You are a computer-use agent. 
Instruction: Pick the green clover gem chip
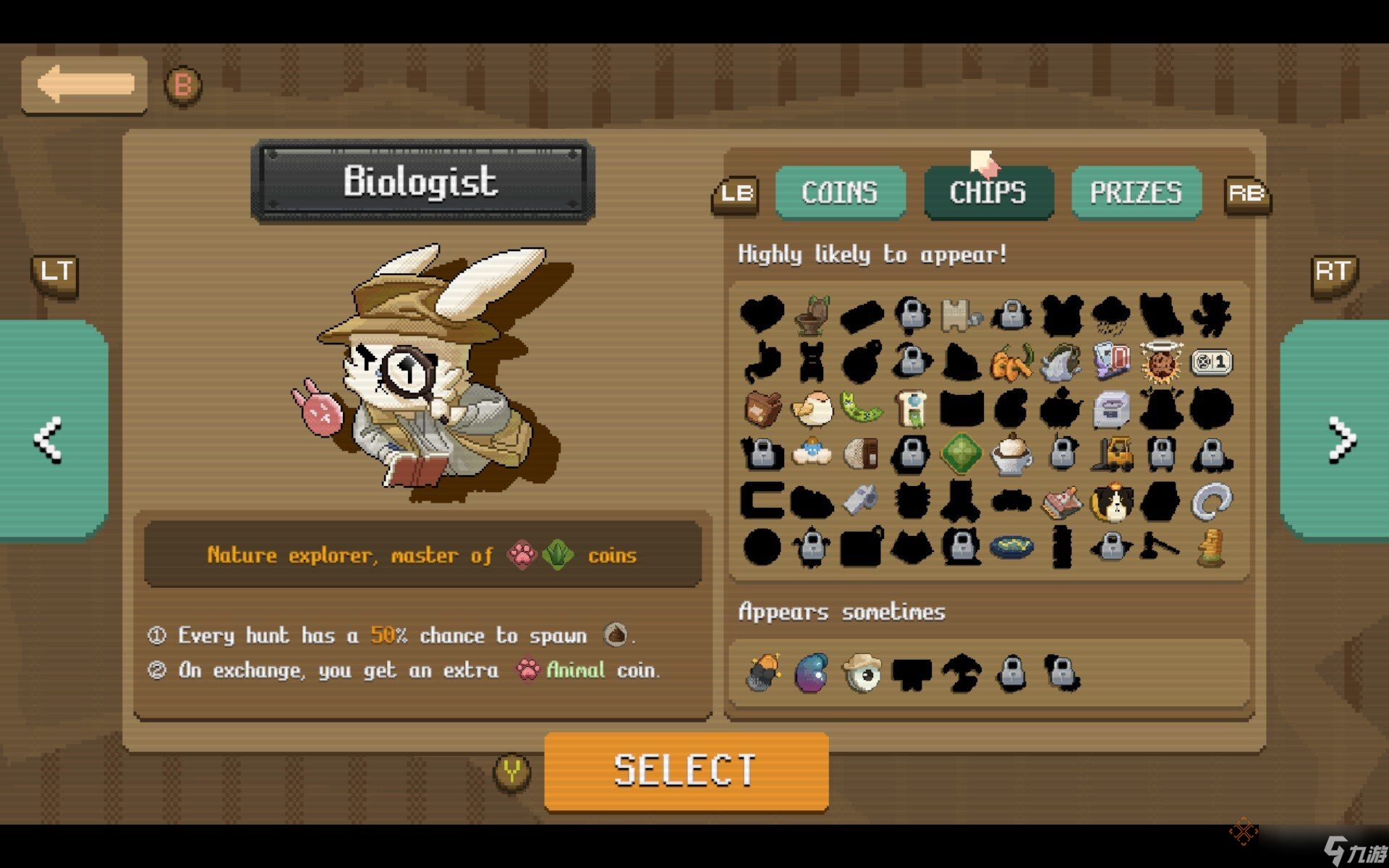[961, 454]
